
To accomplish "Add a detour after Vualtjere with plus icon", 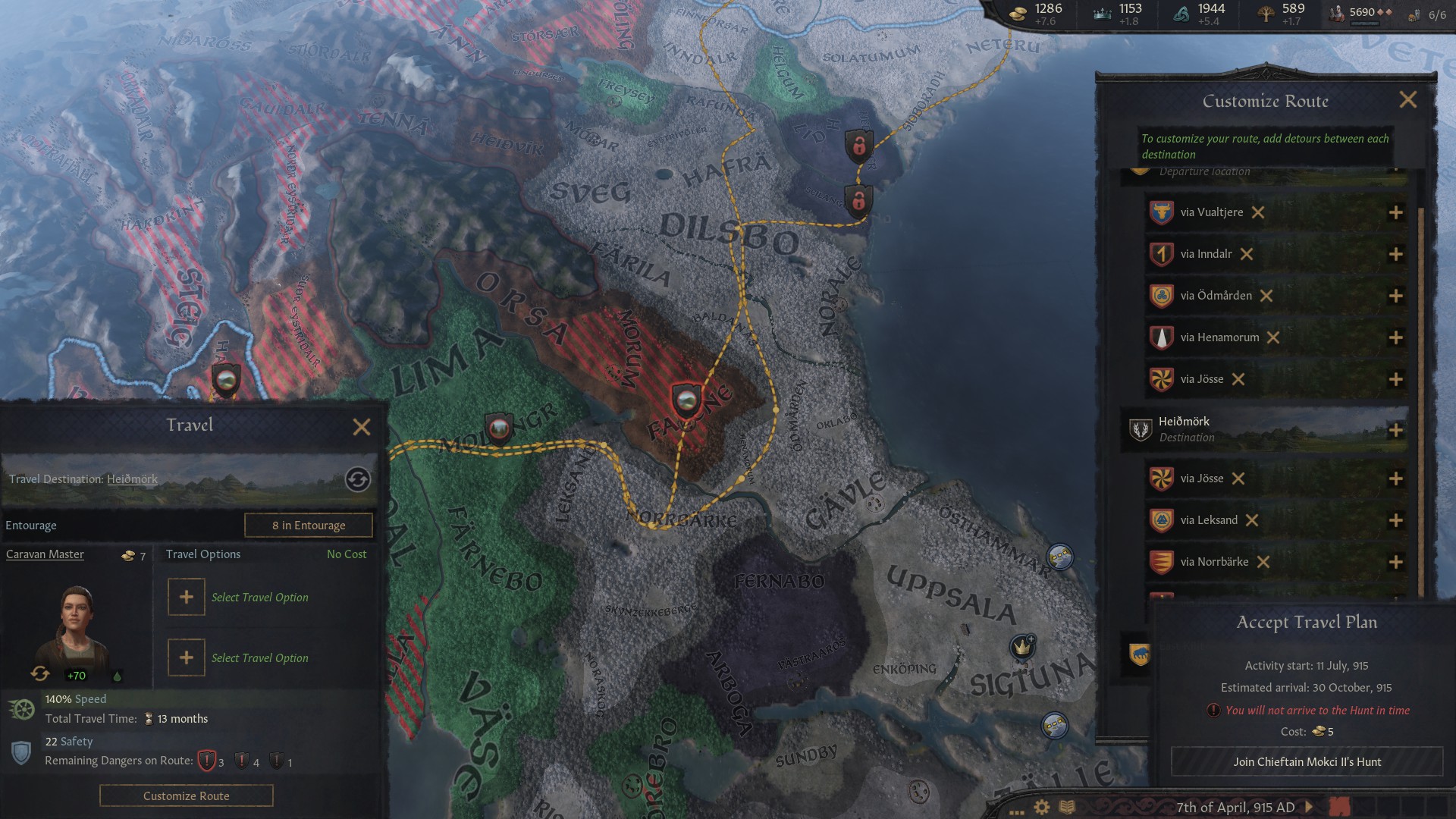I will (x=1396, y=212).
